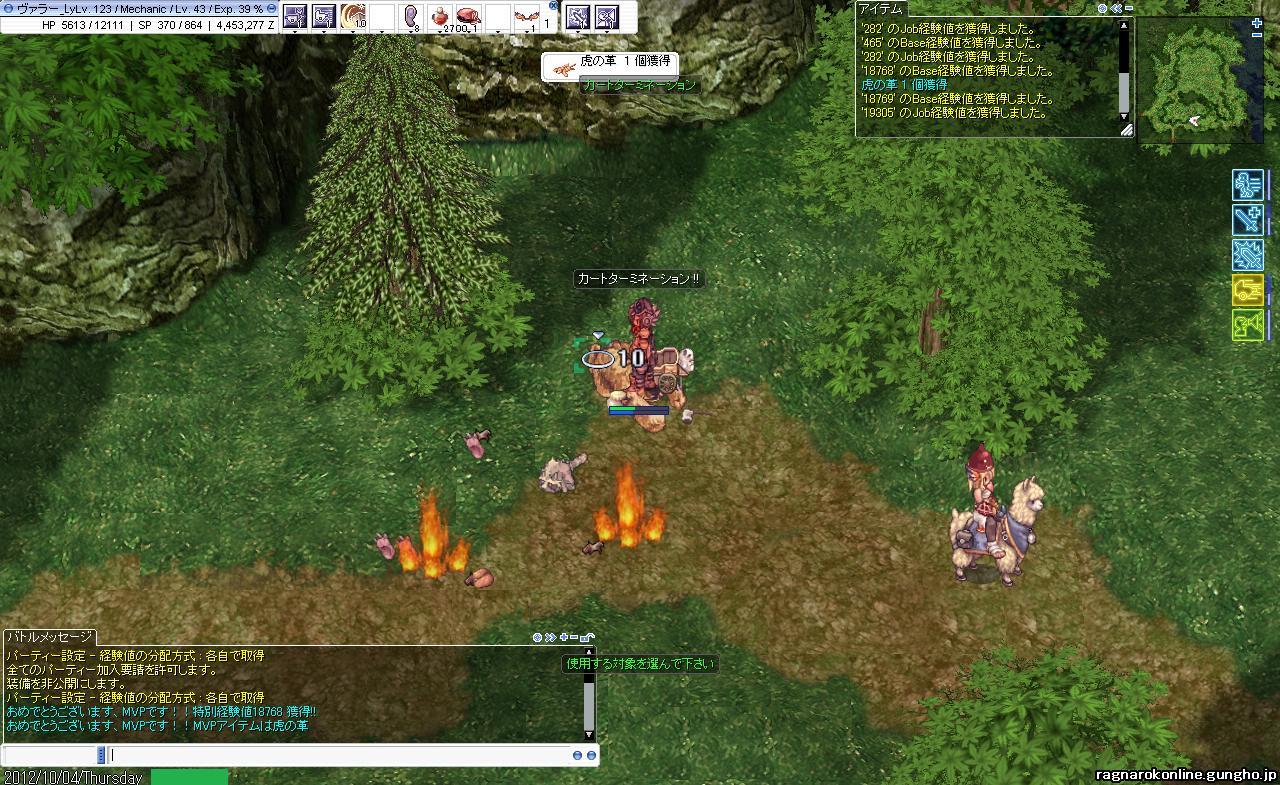The width and height of the screenshot is (1280, 785).
Task: Open the equipment window via sword-and-cross icon
Action: tap(1248, 220)
